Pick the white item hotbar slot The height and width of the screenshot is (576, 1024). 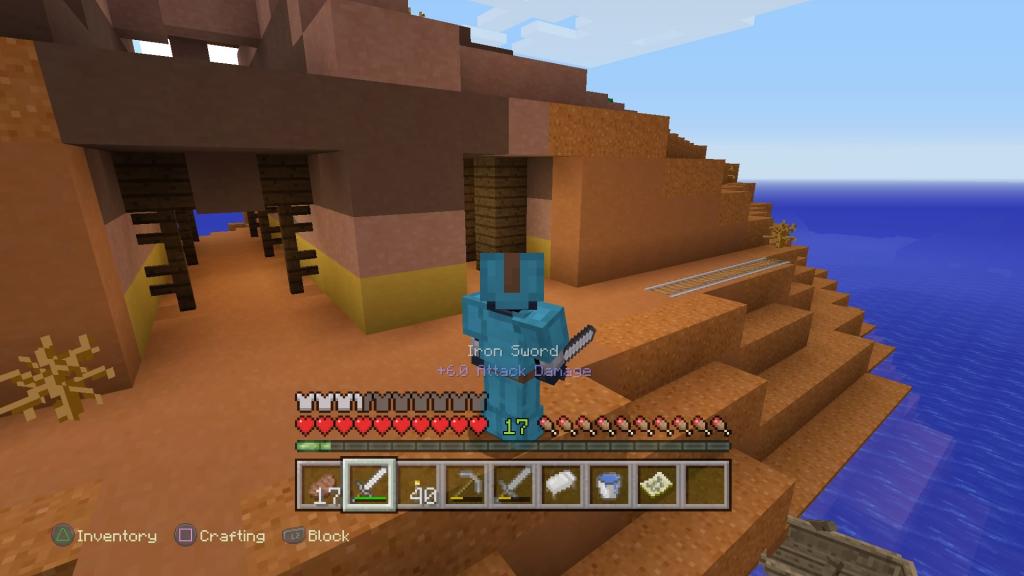pyautogui.click(x=561, y=485)
